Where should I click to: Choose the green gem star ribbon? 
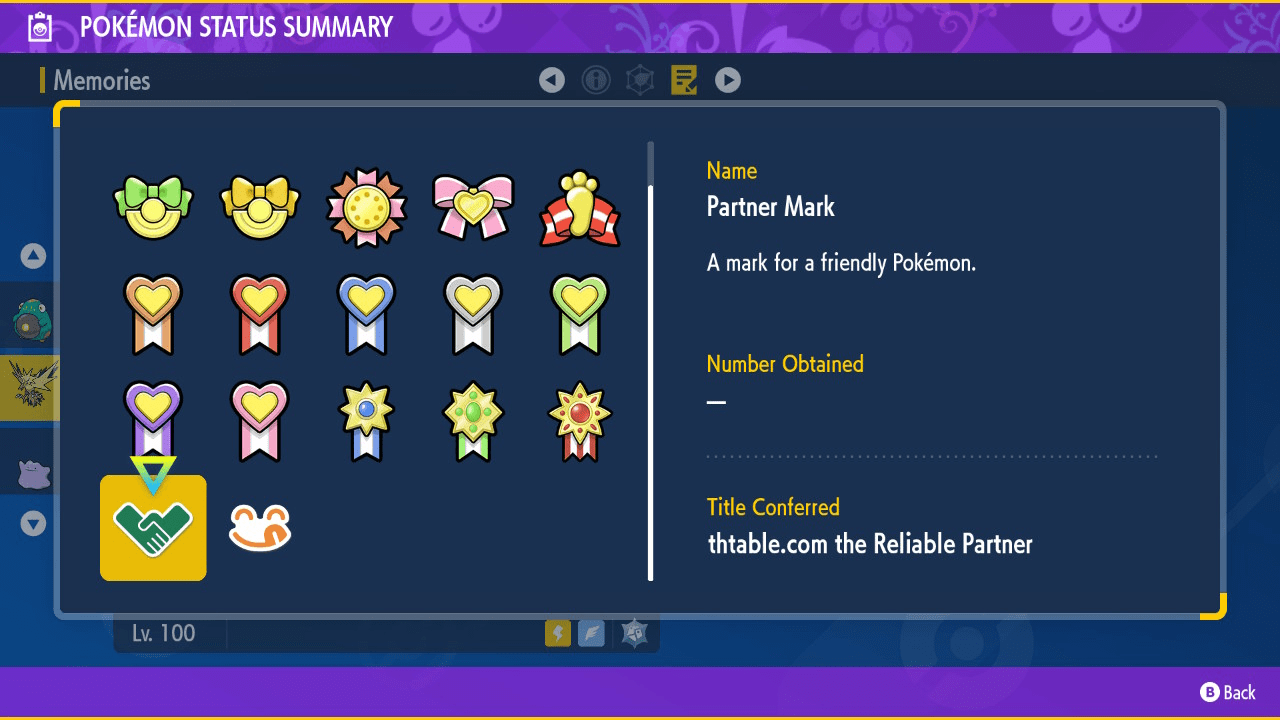(473, 420)
